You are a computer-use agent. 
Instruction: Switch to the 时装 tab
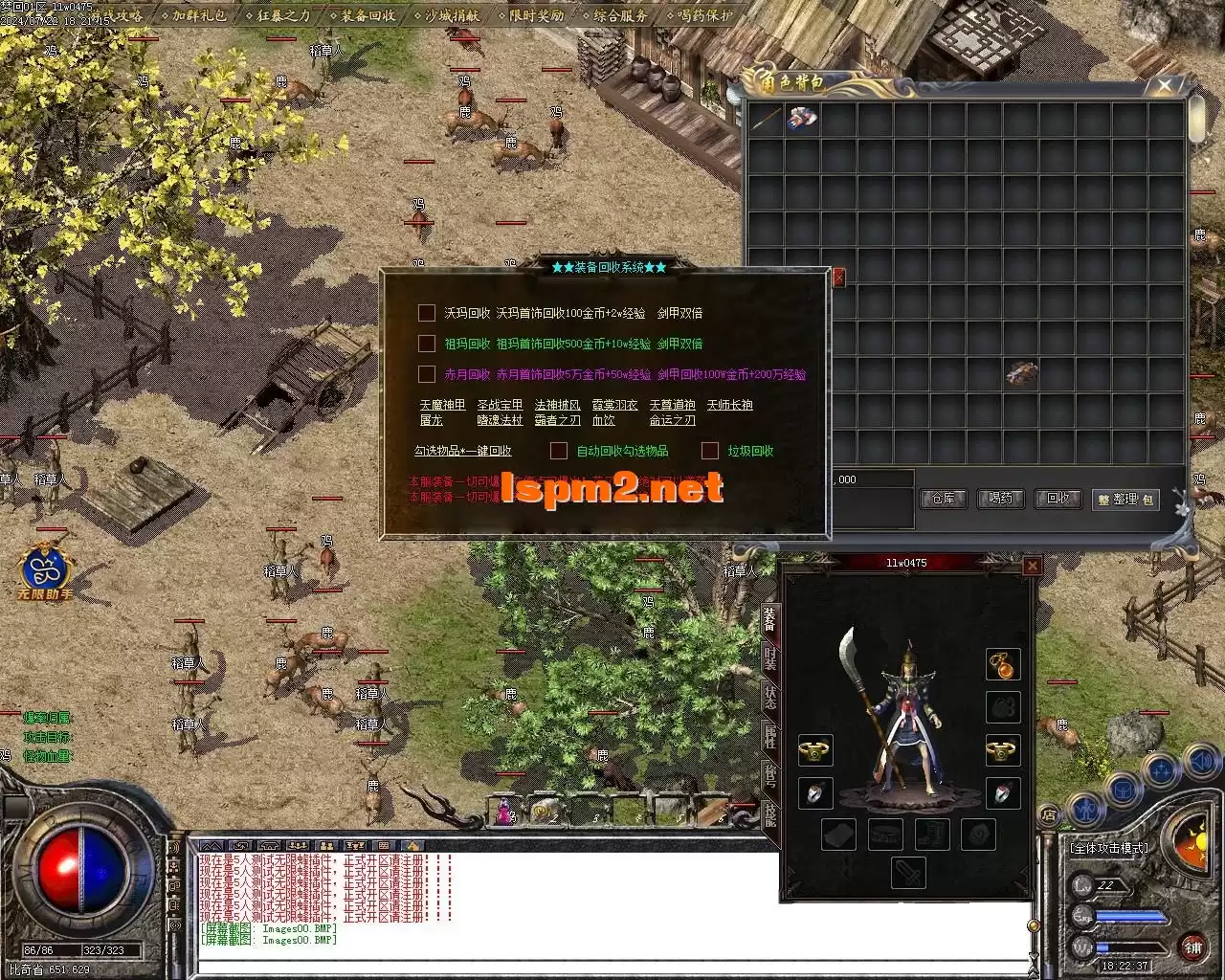(x=770, y=657)
